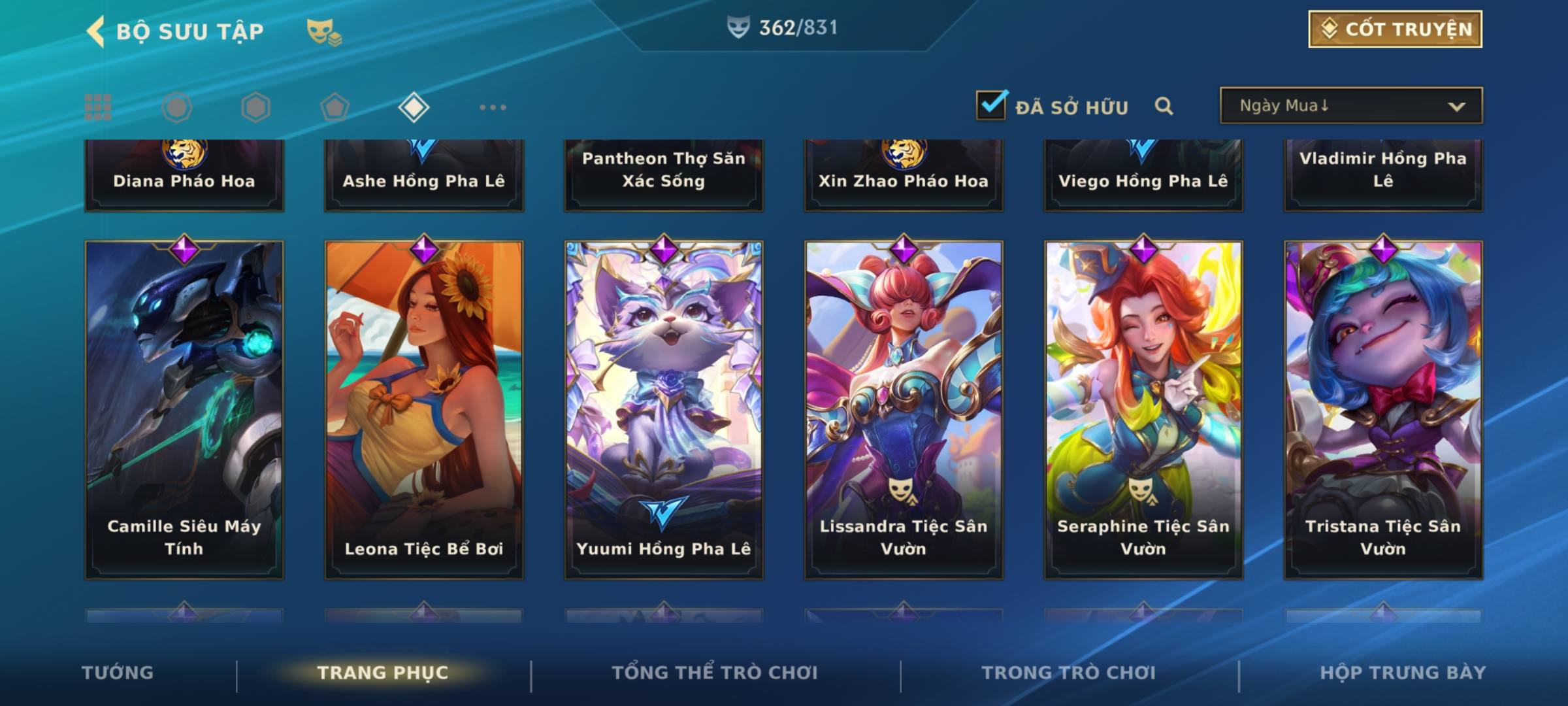
Task: Select Seraphine Tiệc Sân Vườn skin
Action: [1143, 410]
